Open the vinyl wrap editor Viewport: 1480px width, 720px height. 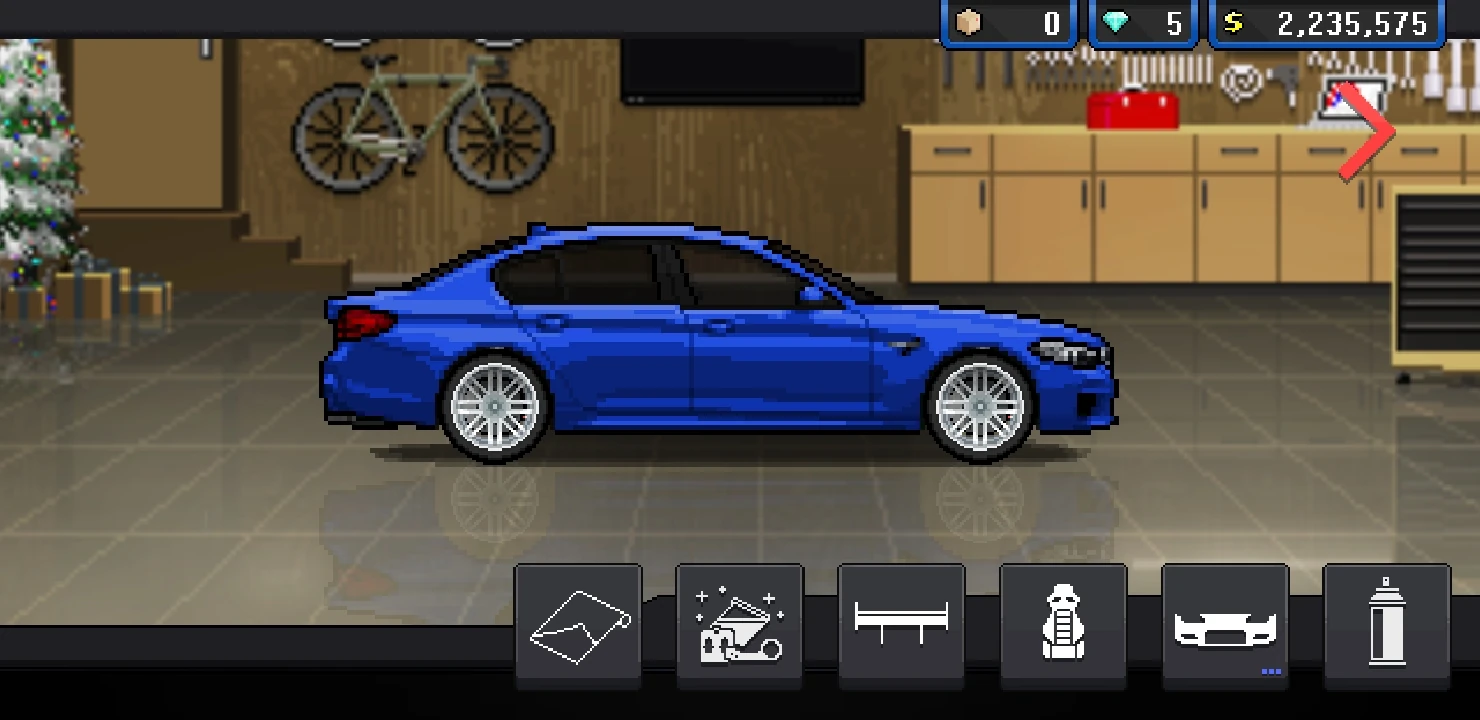pos(578,623)
